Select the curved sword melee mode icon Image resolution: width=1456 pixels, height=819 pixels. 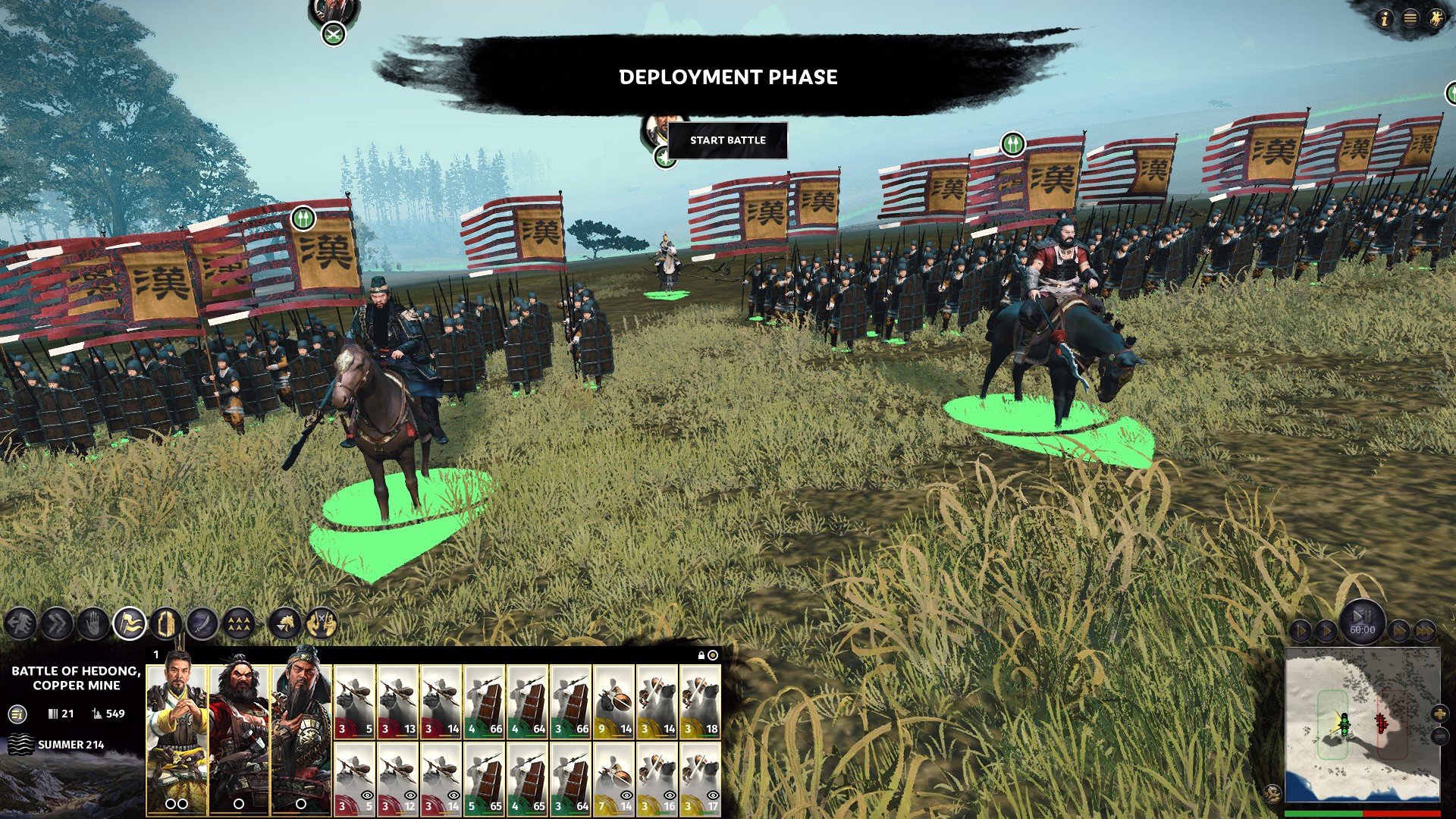[x=202, y=624]
